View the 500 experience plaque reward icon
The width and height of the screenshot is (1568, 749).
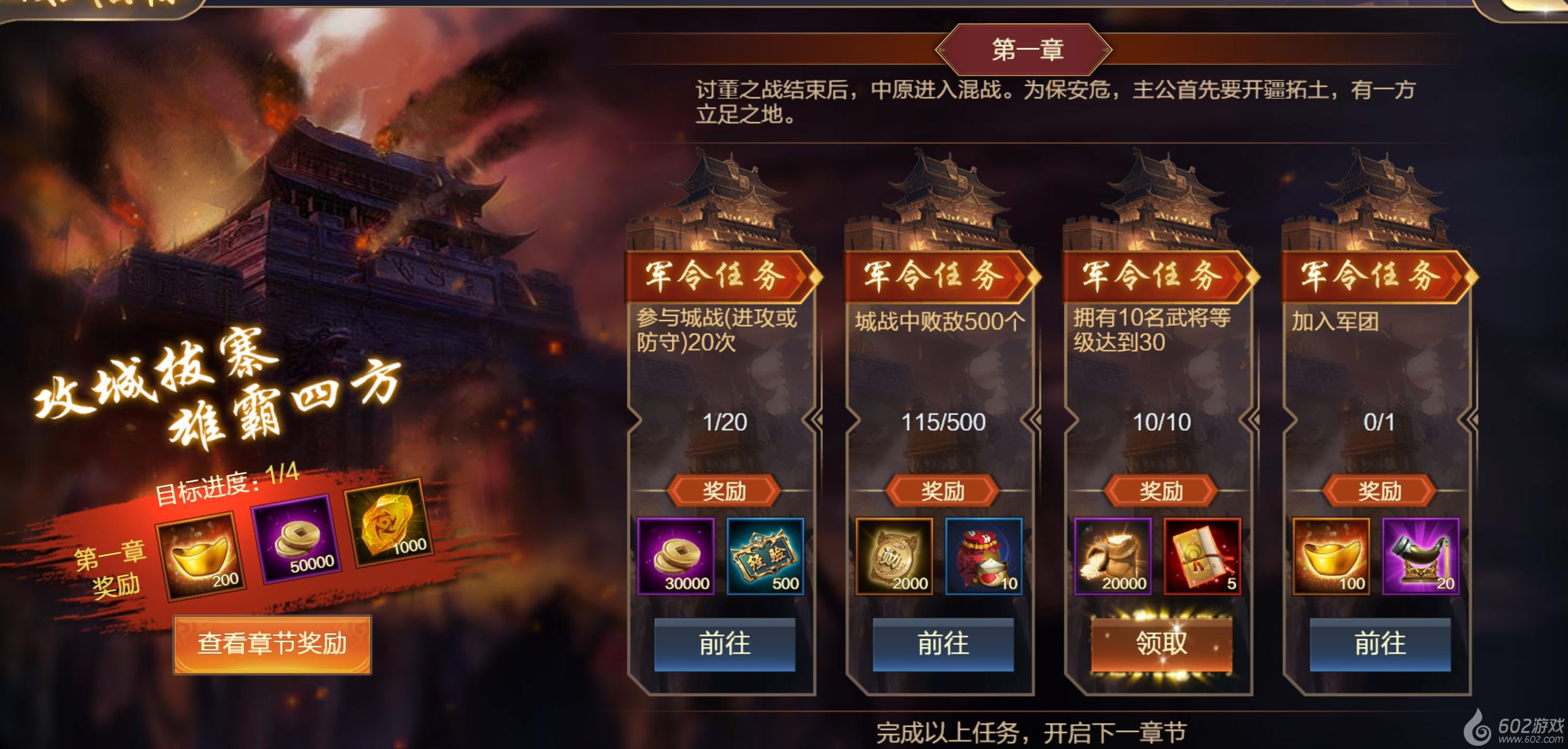(x=765, y=556)
